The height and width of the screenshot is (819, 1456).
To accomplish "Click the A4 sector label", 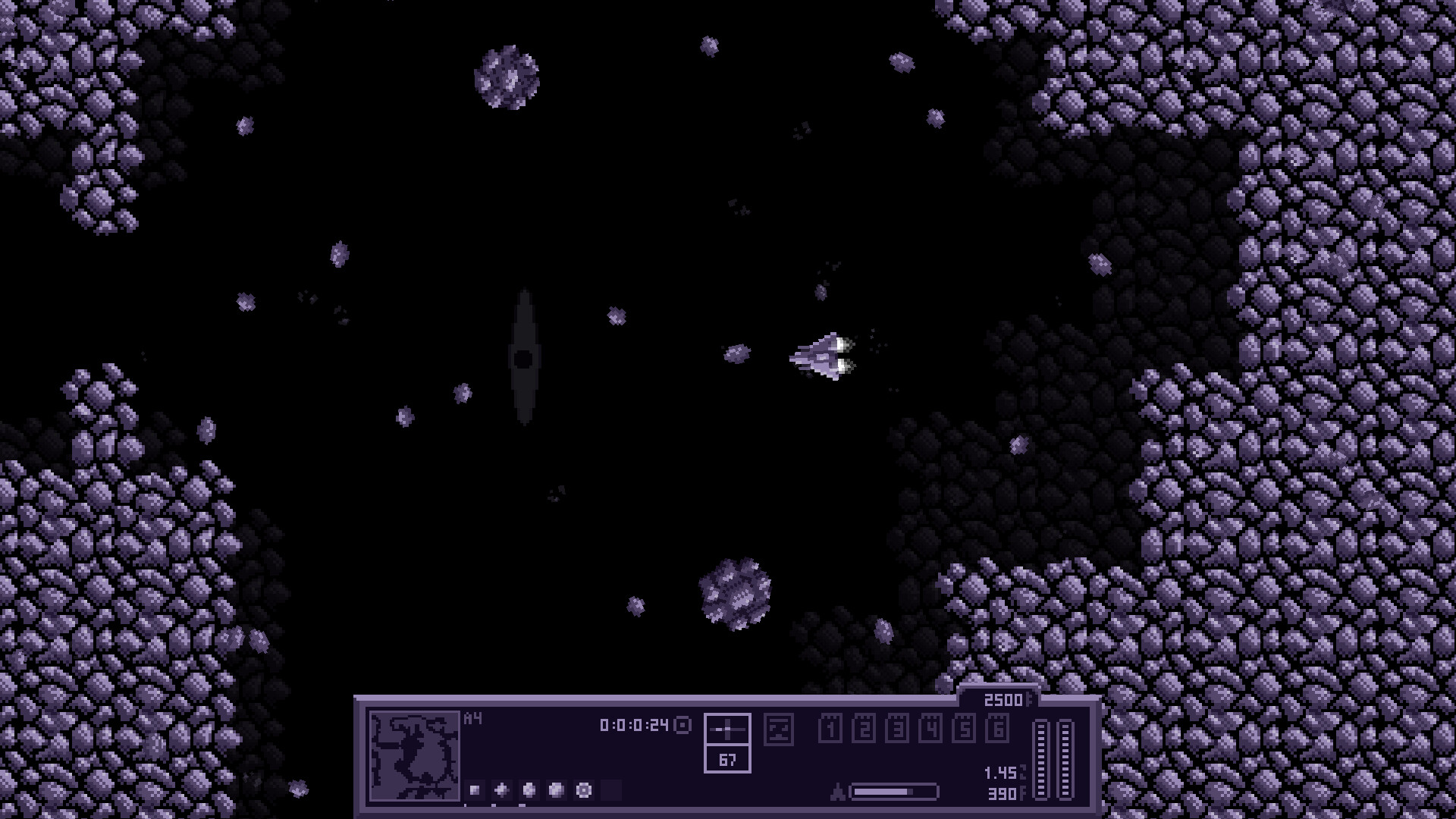I will coord(473,718).
